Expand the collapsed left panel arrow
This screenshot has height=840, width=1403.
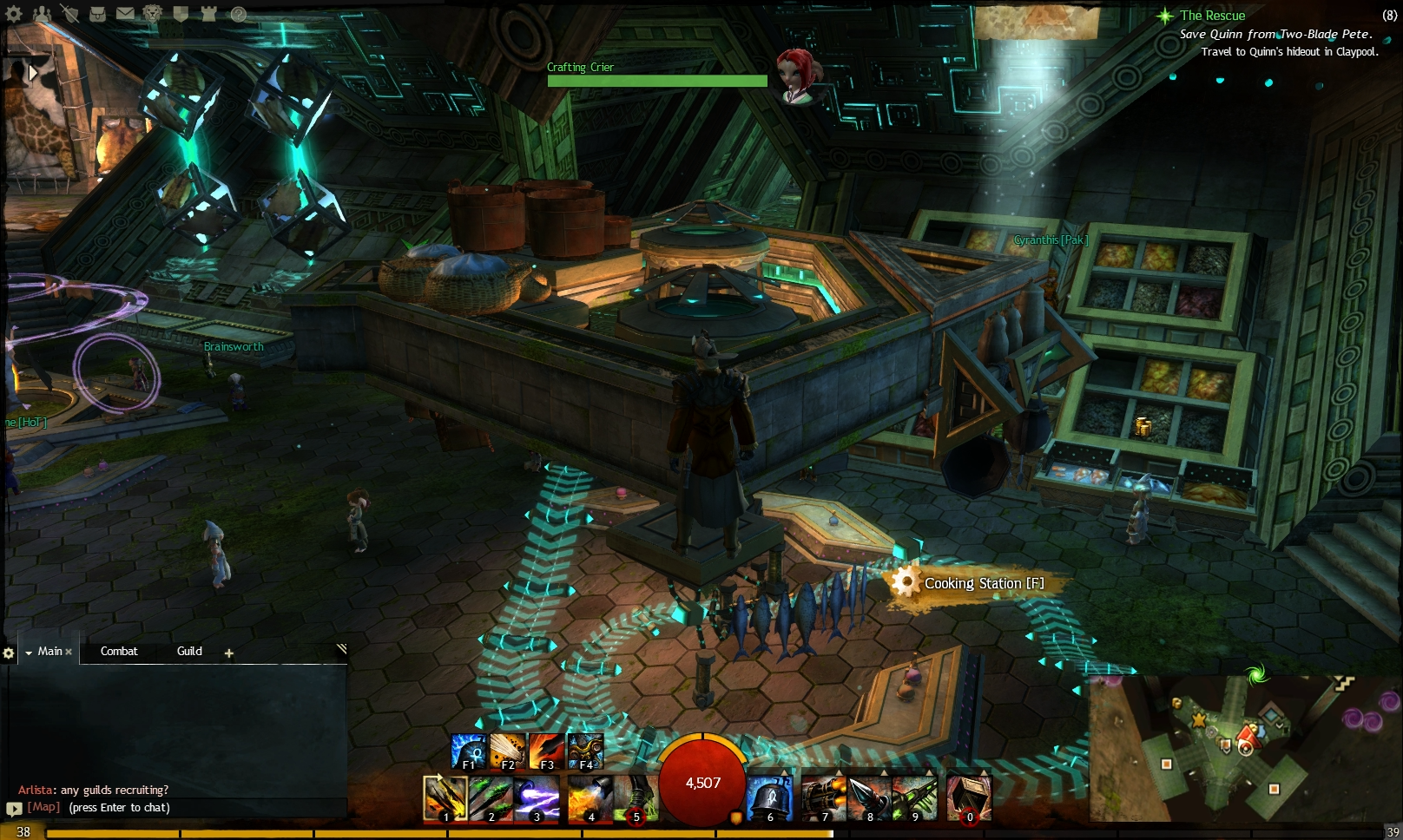coord(33,71)
